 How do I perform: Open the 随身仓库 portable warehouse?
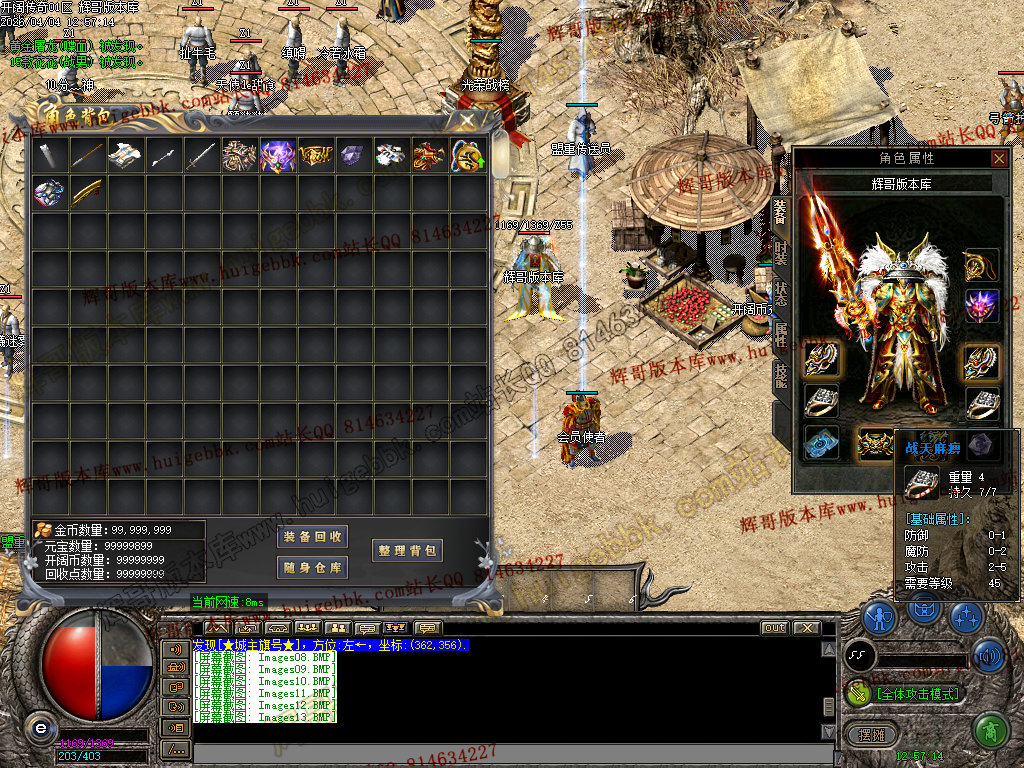313,568
